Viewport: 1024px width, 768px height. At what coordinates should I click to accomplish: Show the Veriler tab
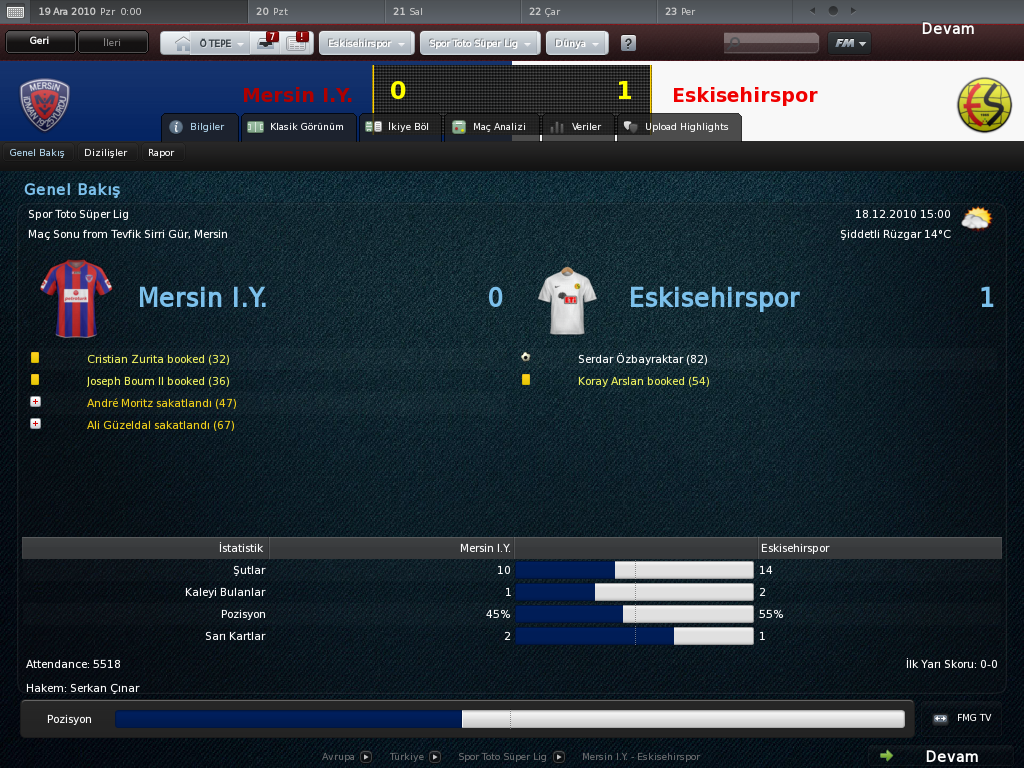point(576,127)
